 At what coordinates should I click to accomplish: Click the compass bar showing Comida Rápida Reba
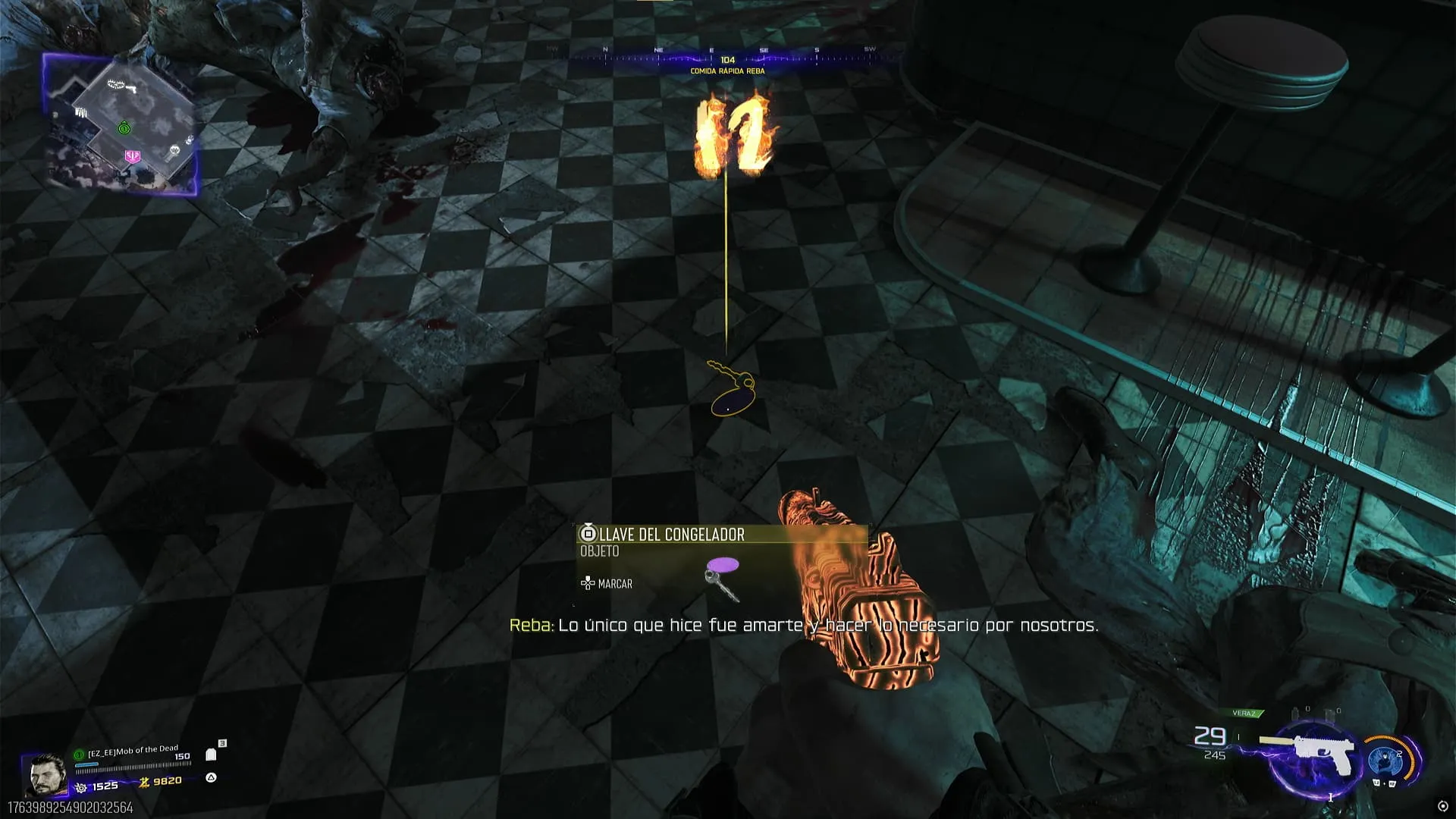pos(726,59)
